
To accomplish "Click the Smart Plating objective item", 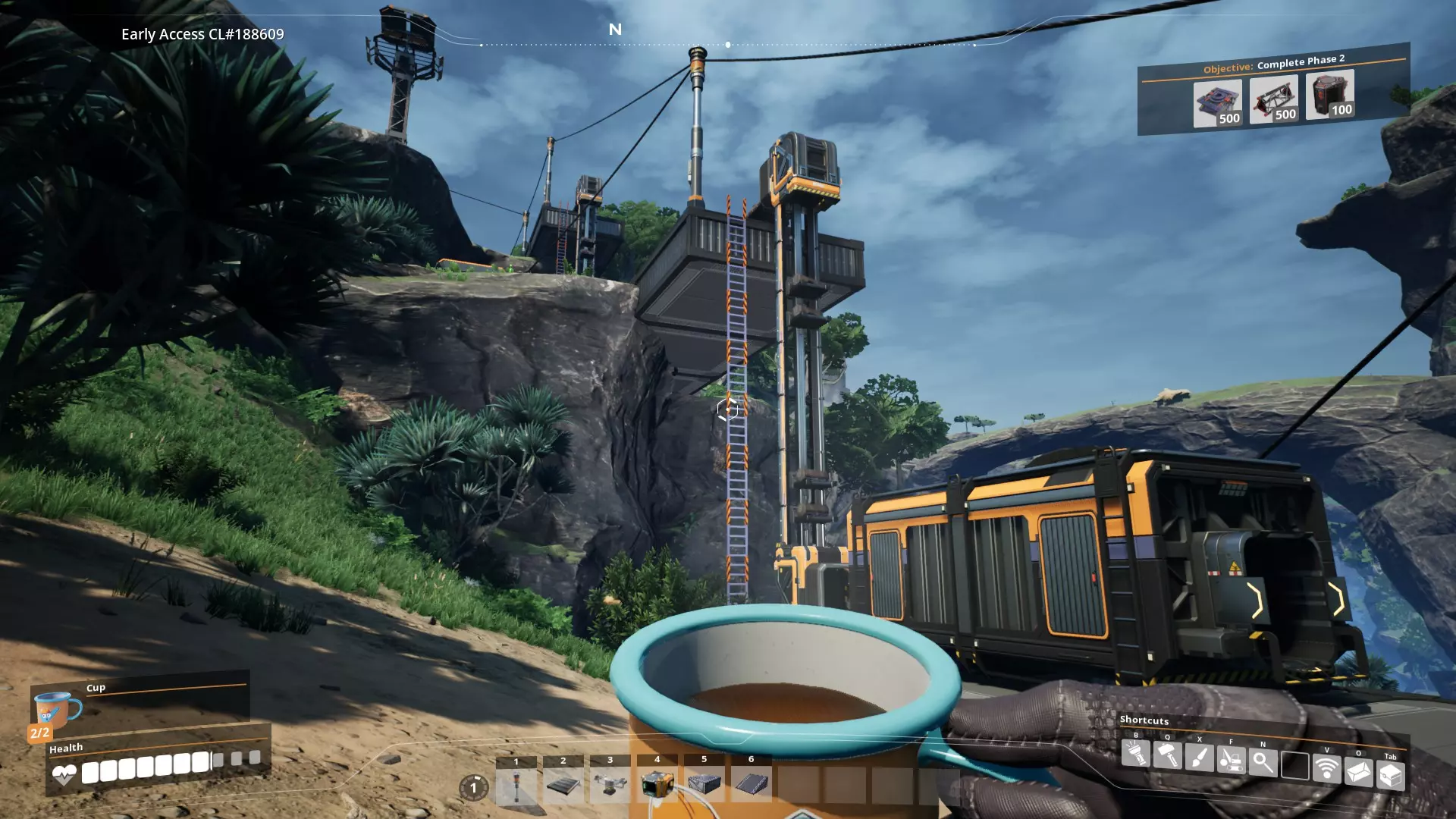I will click(1217, 103).
